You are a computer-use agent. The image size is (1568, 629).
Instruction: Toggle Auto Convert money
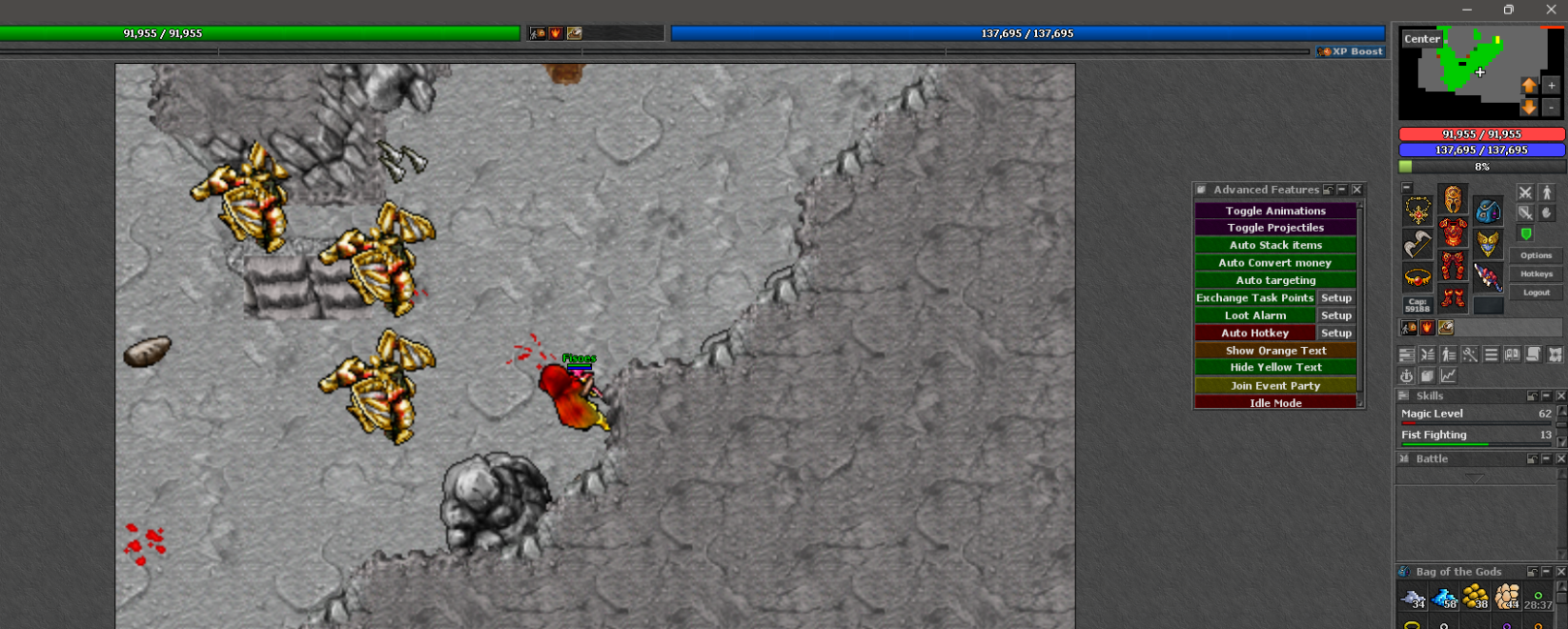point(1274,263)
